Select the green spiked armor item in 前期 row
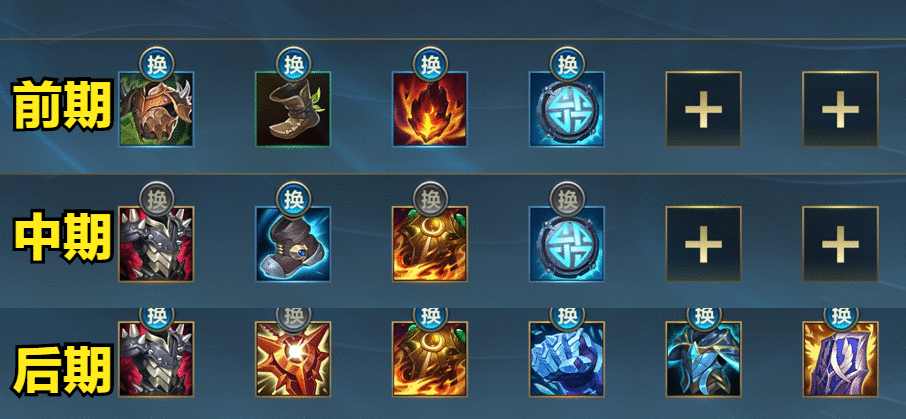This screenshot has width=906, height=419. click(156, 109)
